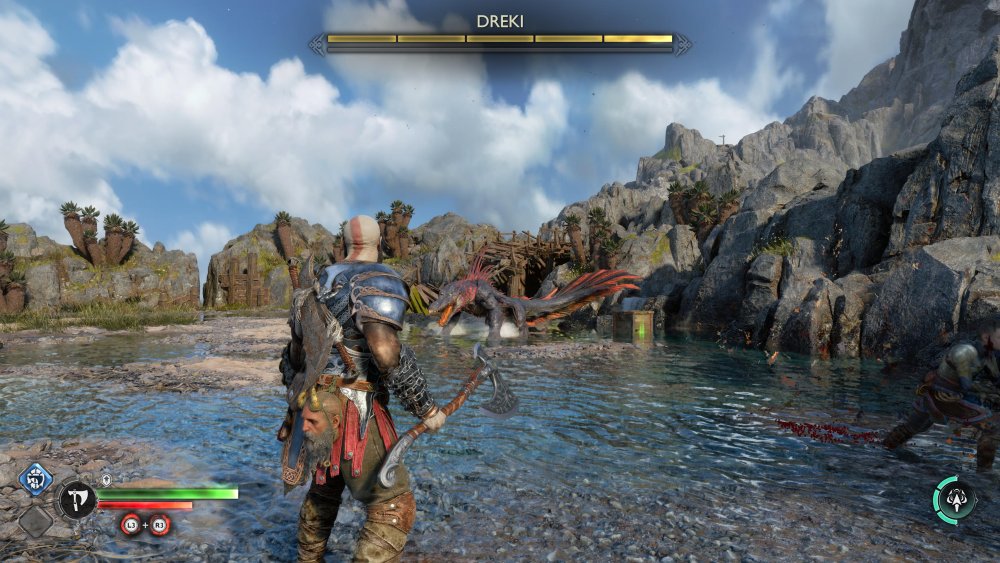Click the empty grey diamond slot

[36, 520]
